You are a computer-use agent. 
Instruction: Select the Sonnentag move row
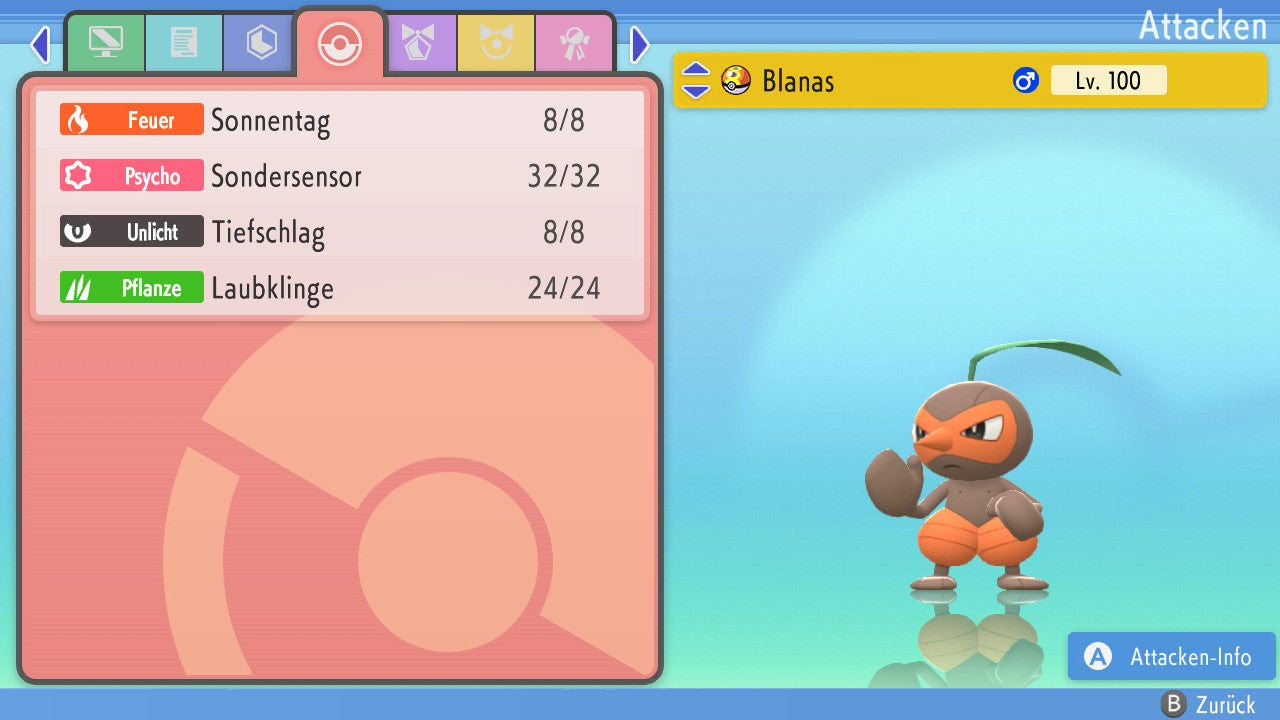(340, 121)
